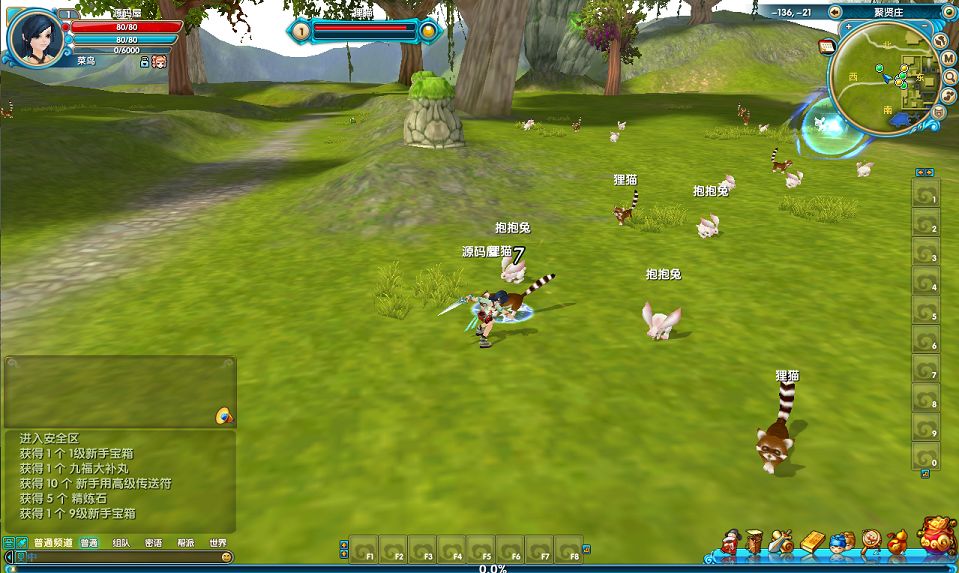The image size is (959, 573).
Task: Open the golden gourd menu icon
Action: 897,543
